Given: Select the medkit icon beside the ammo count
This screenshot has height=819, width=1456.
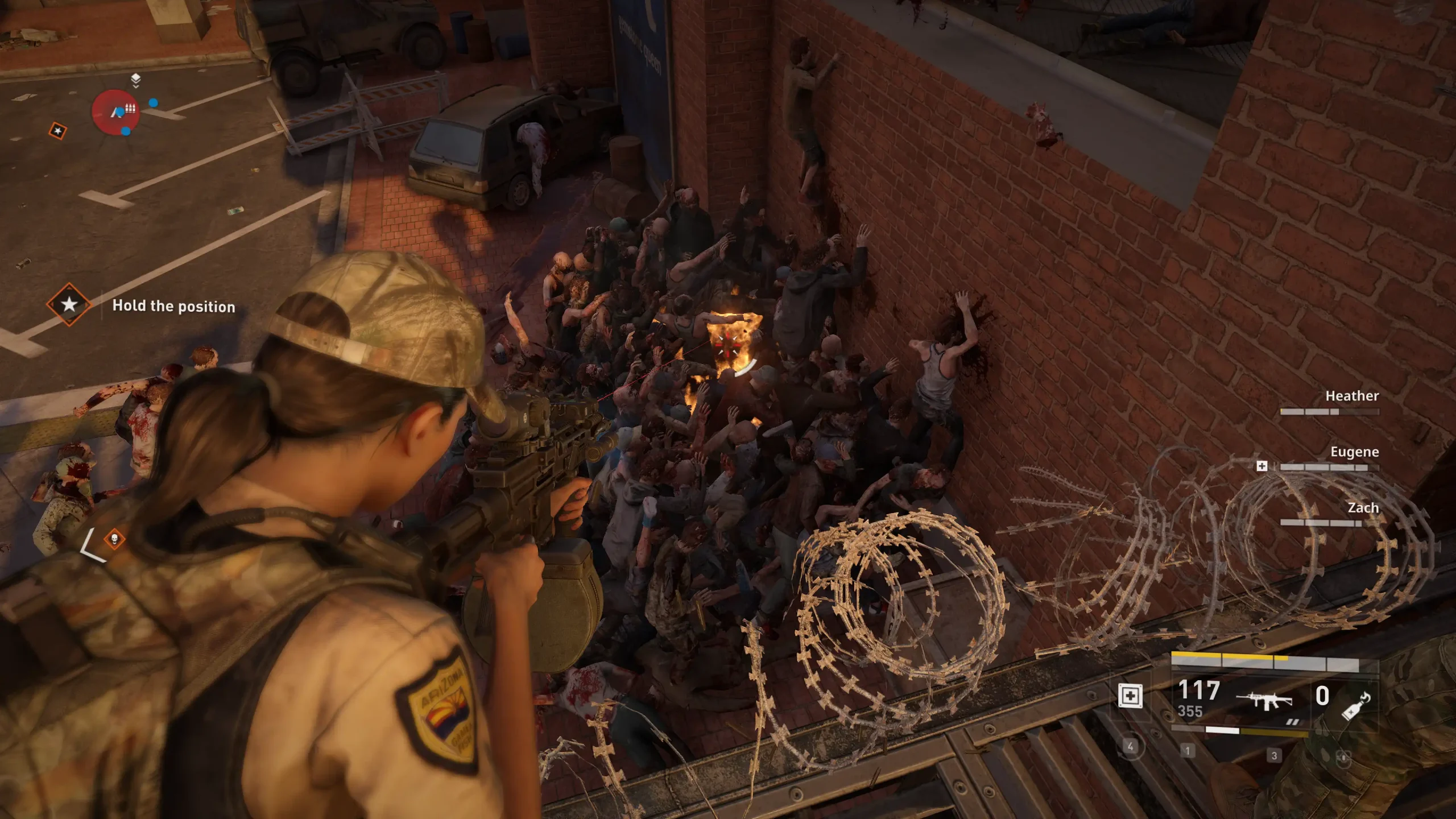Looking at the screenshot, I should (x=1130, y=696).
